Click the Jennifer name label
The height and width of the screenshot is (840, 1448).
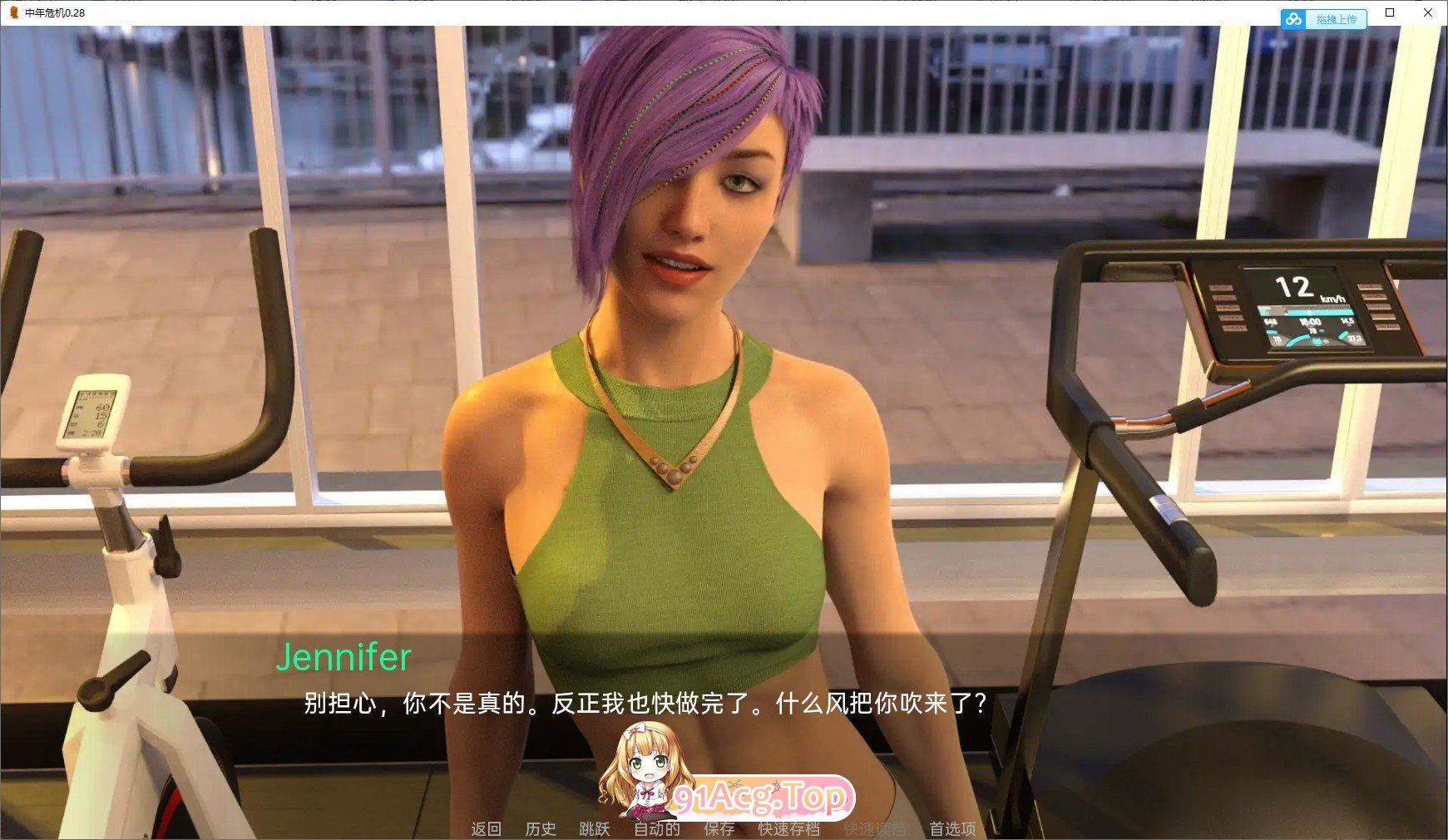(x=344, y=659)
